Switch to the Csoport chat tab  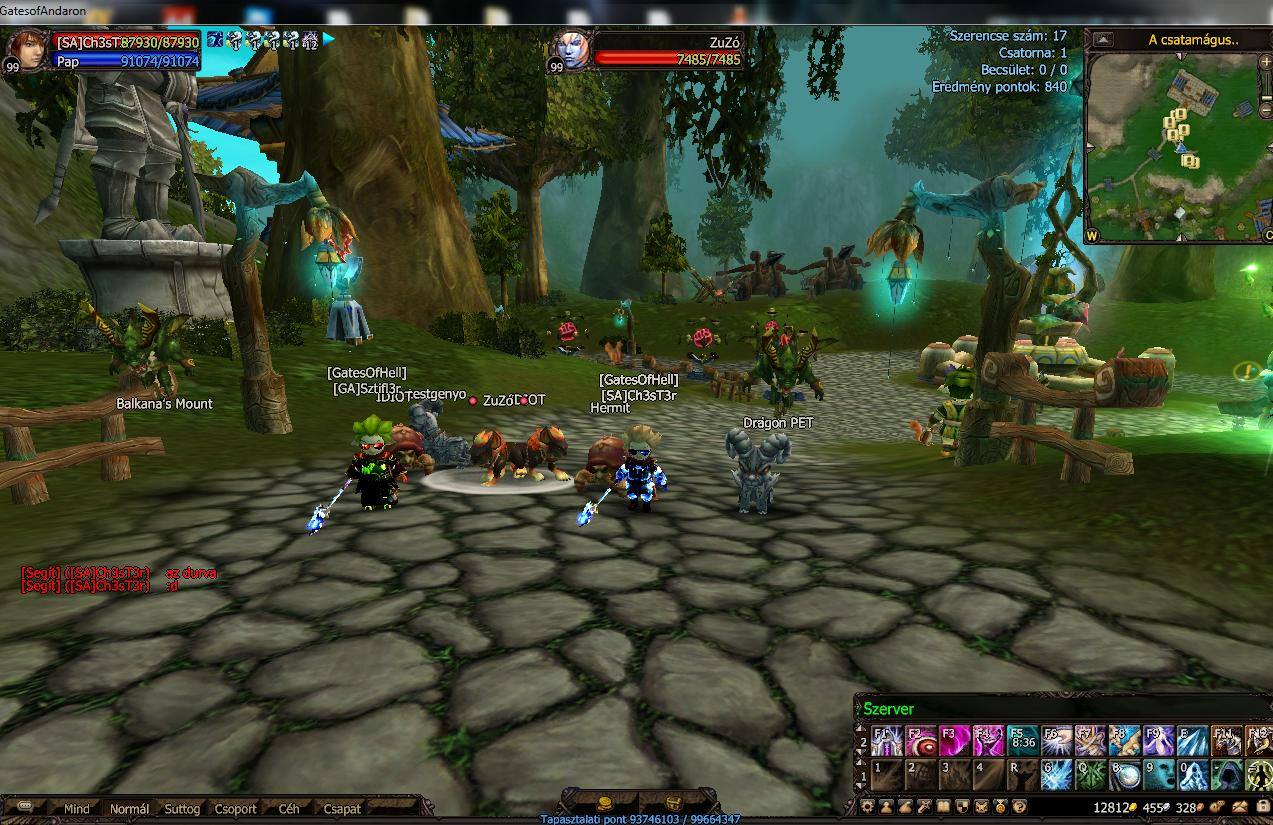pos(236,809)
